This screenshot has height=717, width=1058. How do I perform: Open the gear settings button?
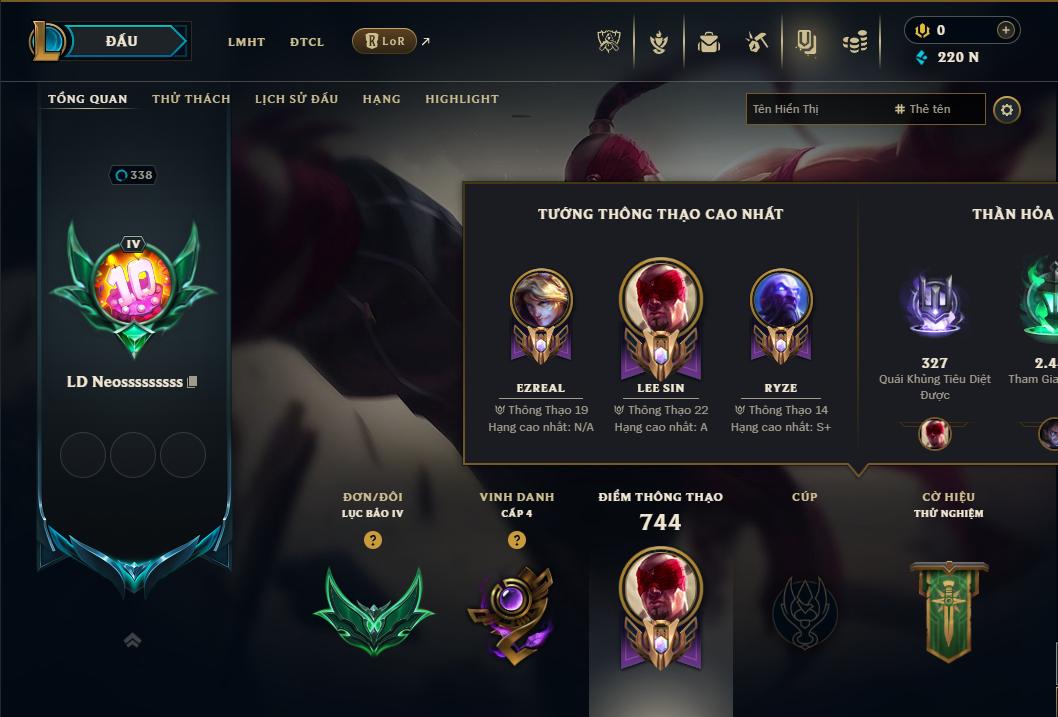(x=1007, y=109)
